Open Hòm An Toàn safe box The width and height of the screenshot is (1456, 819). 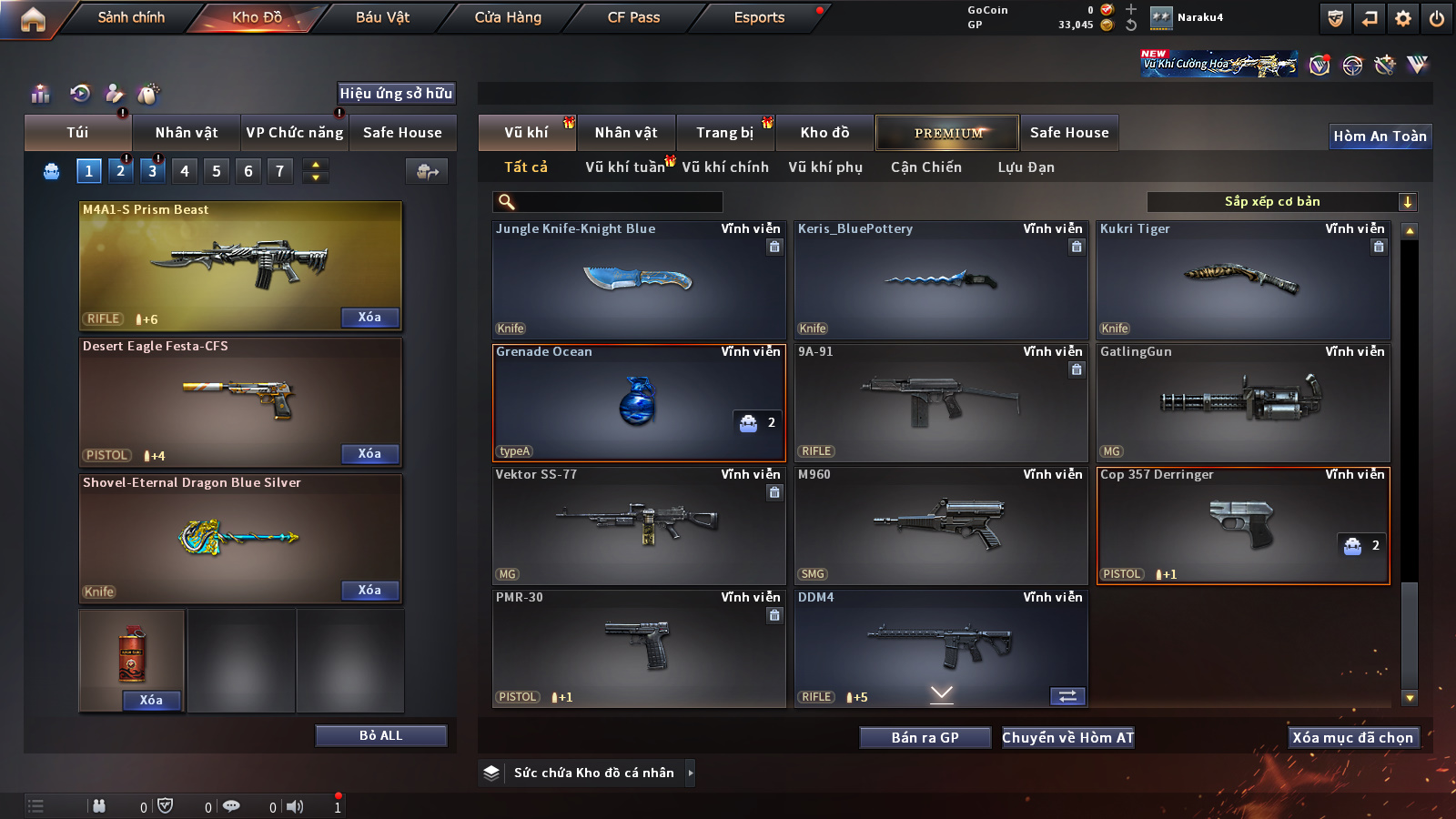(x=1380, y=136)
